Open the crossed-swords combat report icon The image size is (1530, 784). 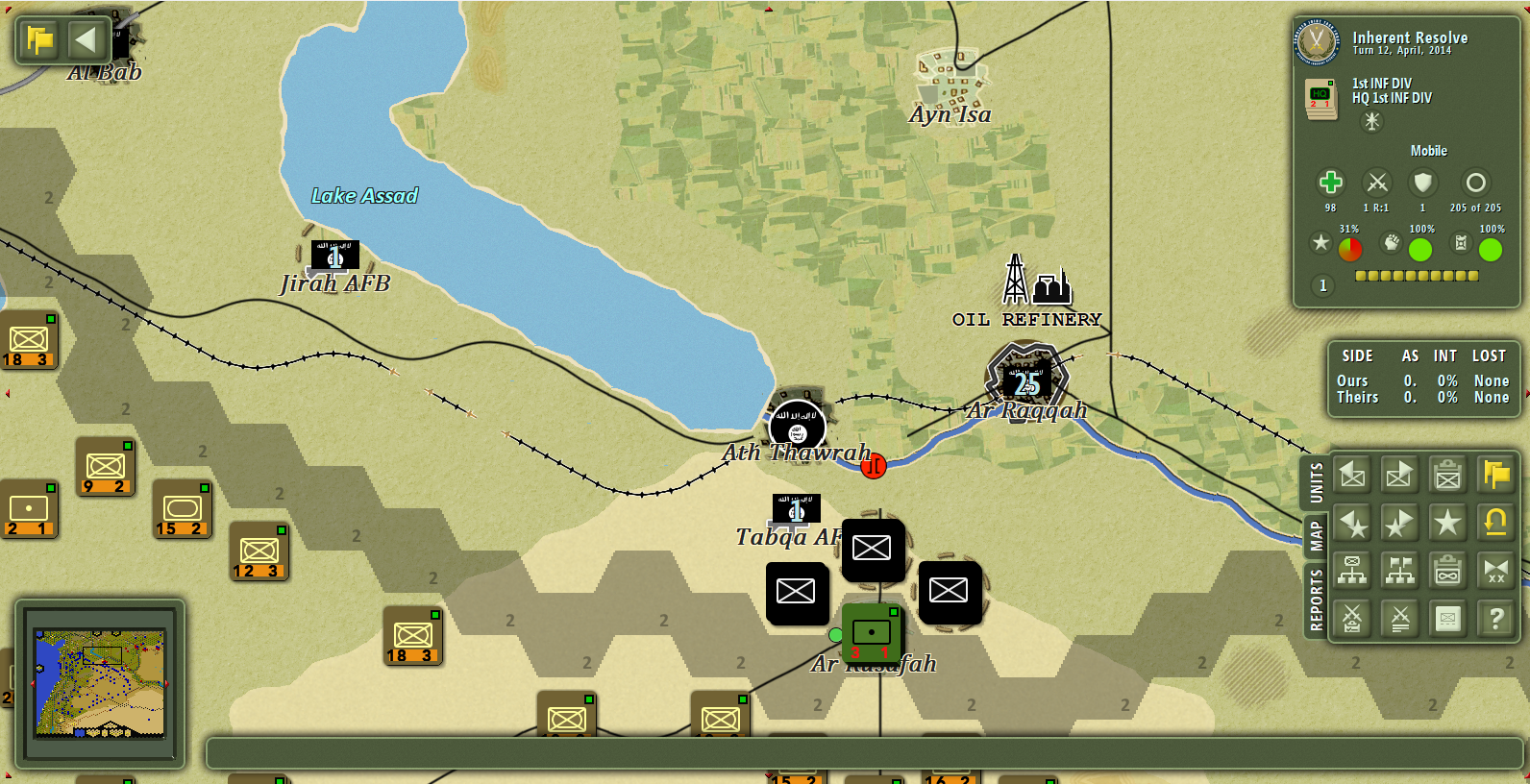click(x=1351, y=620)
